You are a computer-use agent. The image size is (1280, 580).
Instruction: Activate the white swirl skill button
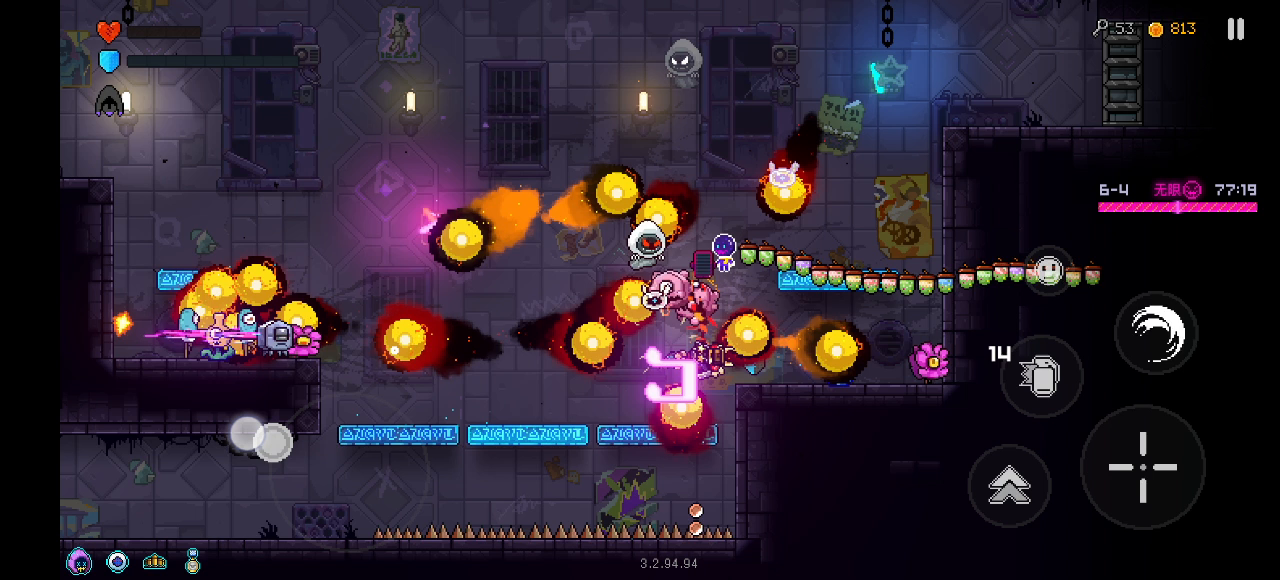tap(1156, 333)
